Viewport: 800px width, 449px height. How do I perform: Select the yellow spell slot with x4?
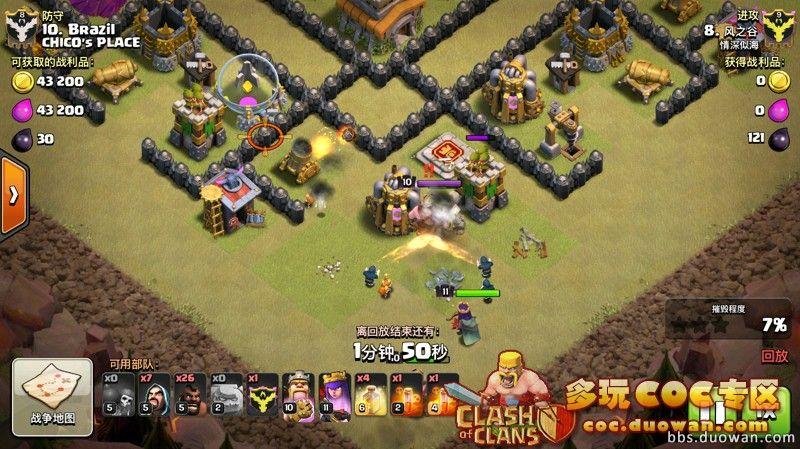tap(371, 394)
